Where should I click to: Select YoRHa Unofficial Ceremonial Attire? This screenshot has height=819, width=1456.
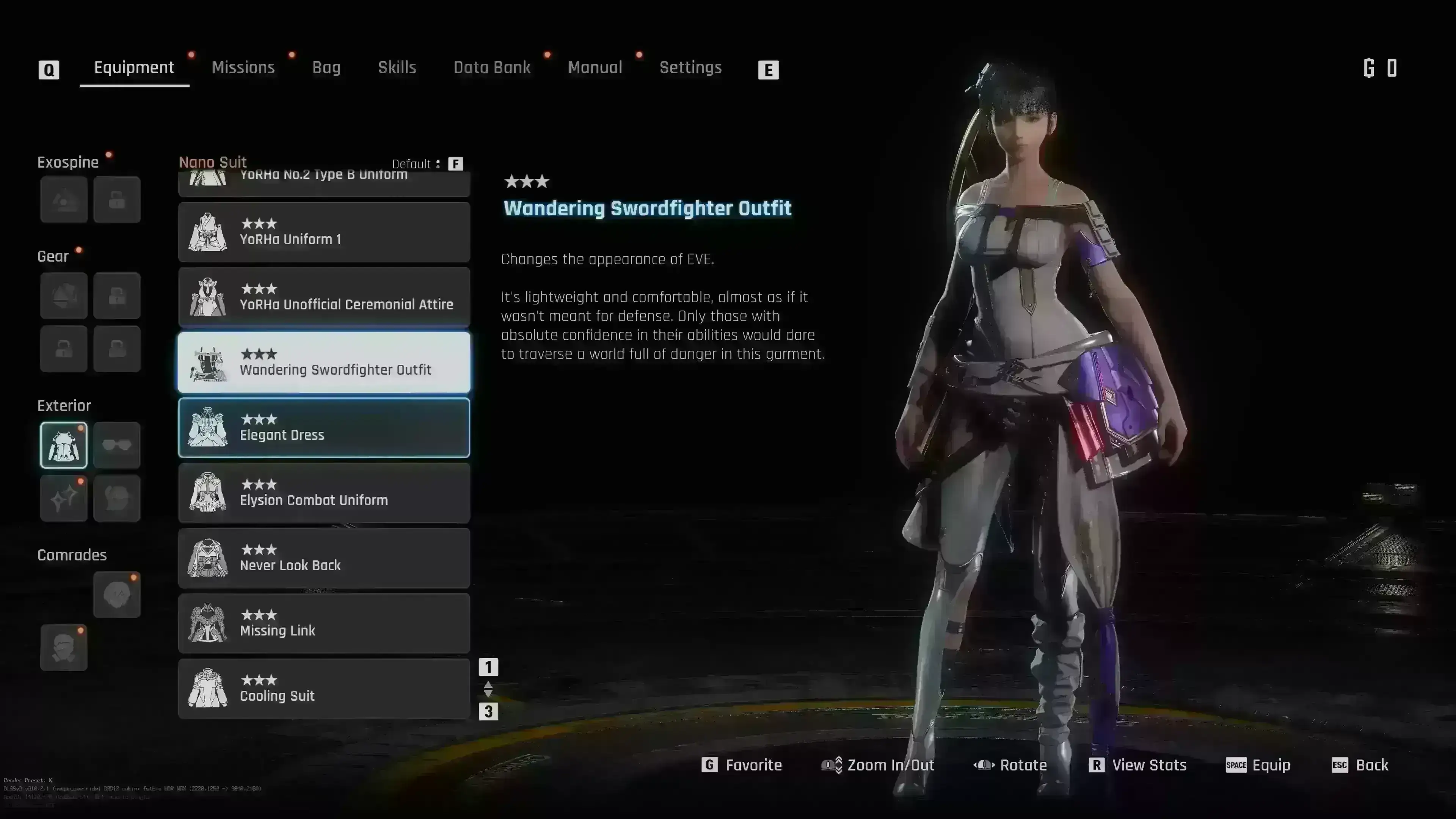pyautogui.click(x=324, y=297)
